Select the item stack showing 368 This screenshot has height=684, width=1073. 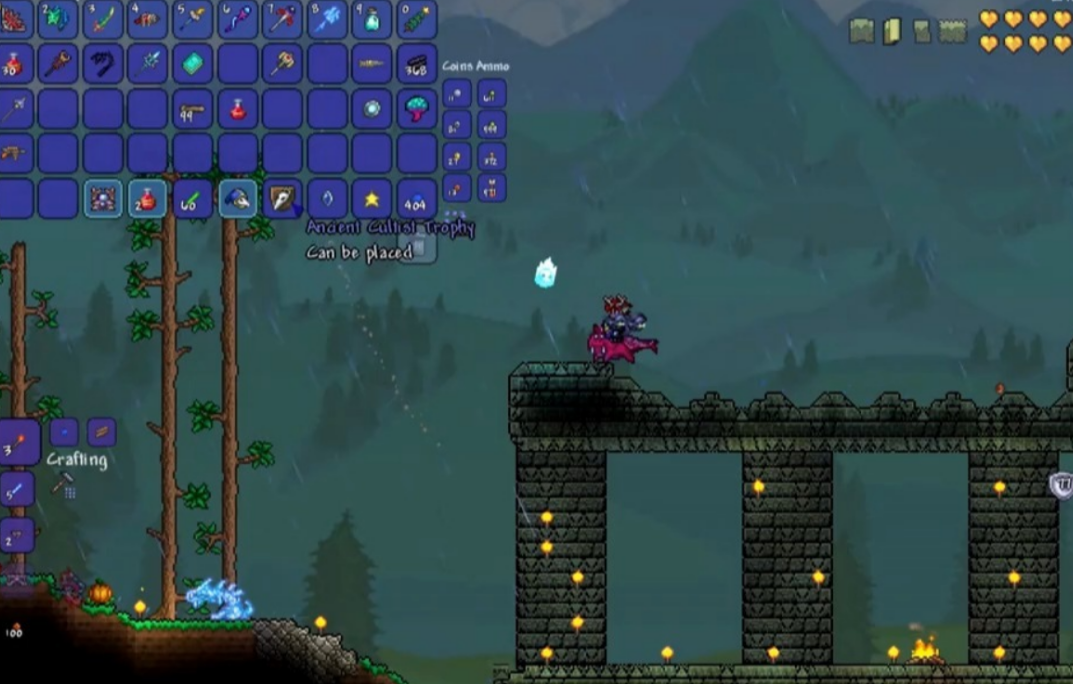tap(417, 64)
